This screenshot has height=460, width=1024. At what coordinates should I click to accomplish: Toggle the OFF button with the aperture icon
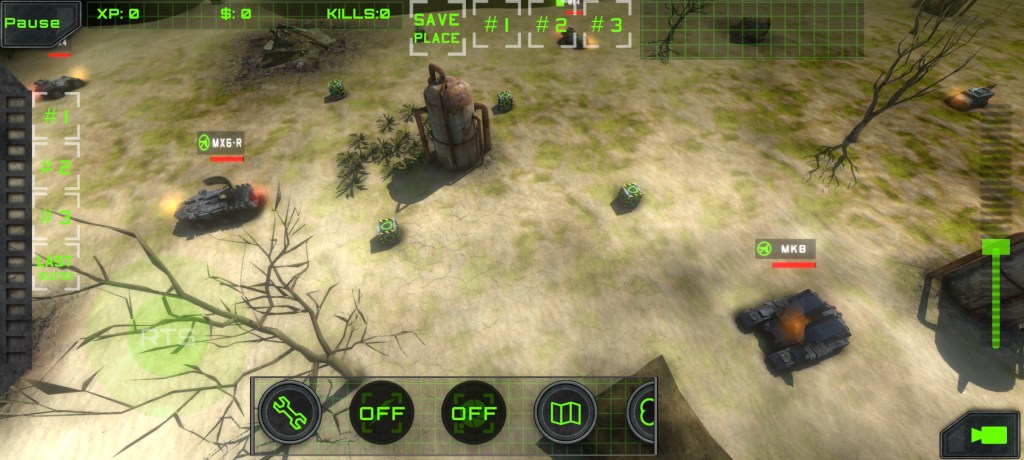tap(473, 411)
